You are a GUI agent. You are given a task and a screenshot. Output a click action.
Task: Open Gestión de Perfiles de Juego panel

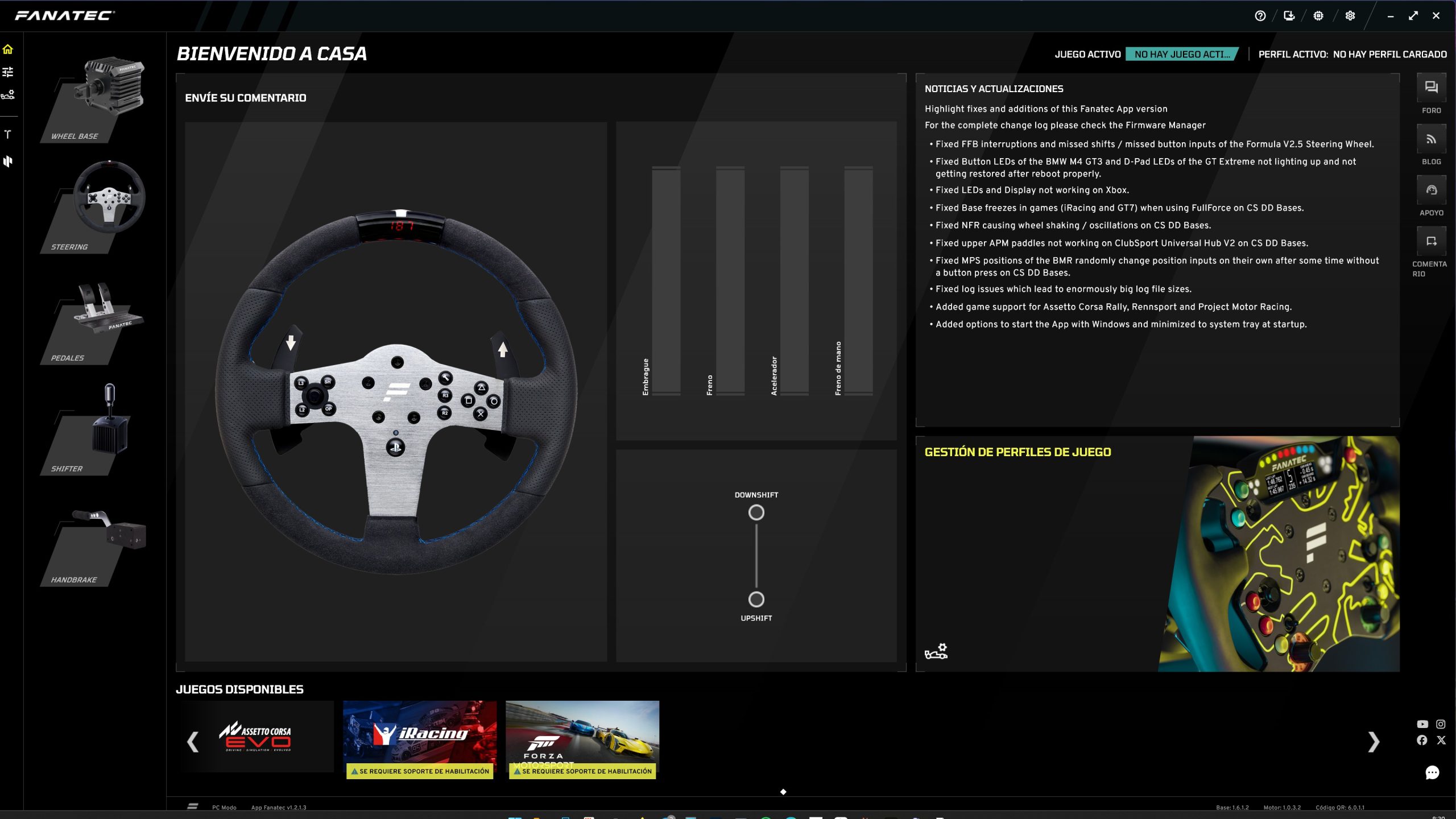click(x=1018, y=452)
